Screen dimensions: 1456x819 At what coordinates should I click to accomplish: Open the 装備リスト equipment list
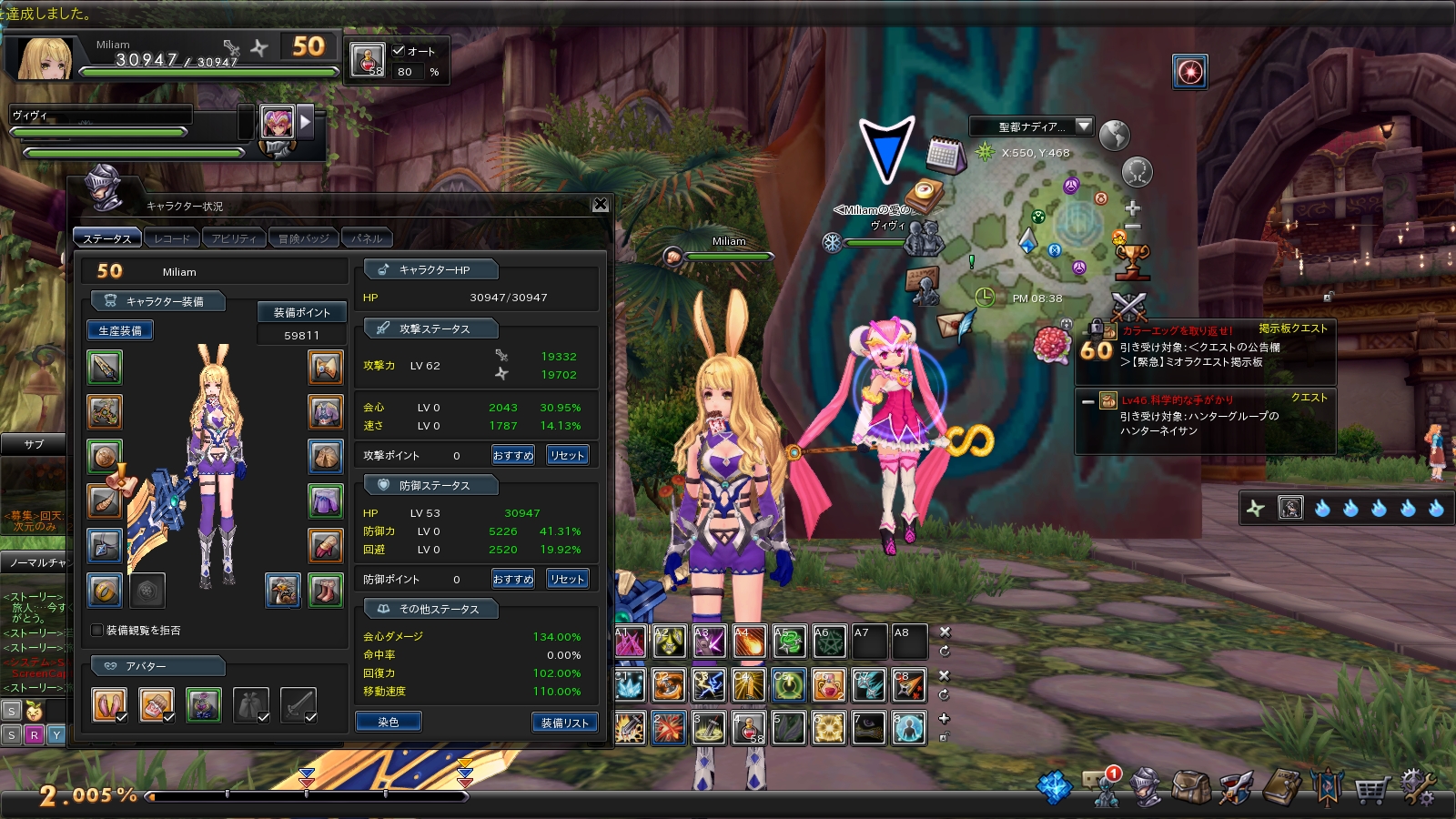coord(565,723)
